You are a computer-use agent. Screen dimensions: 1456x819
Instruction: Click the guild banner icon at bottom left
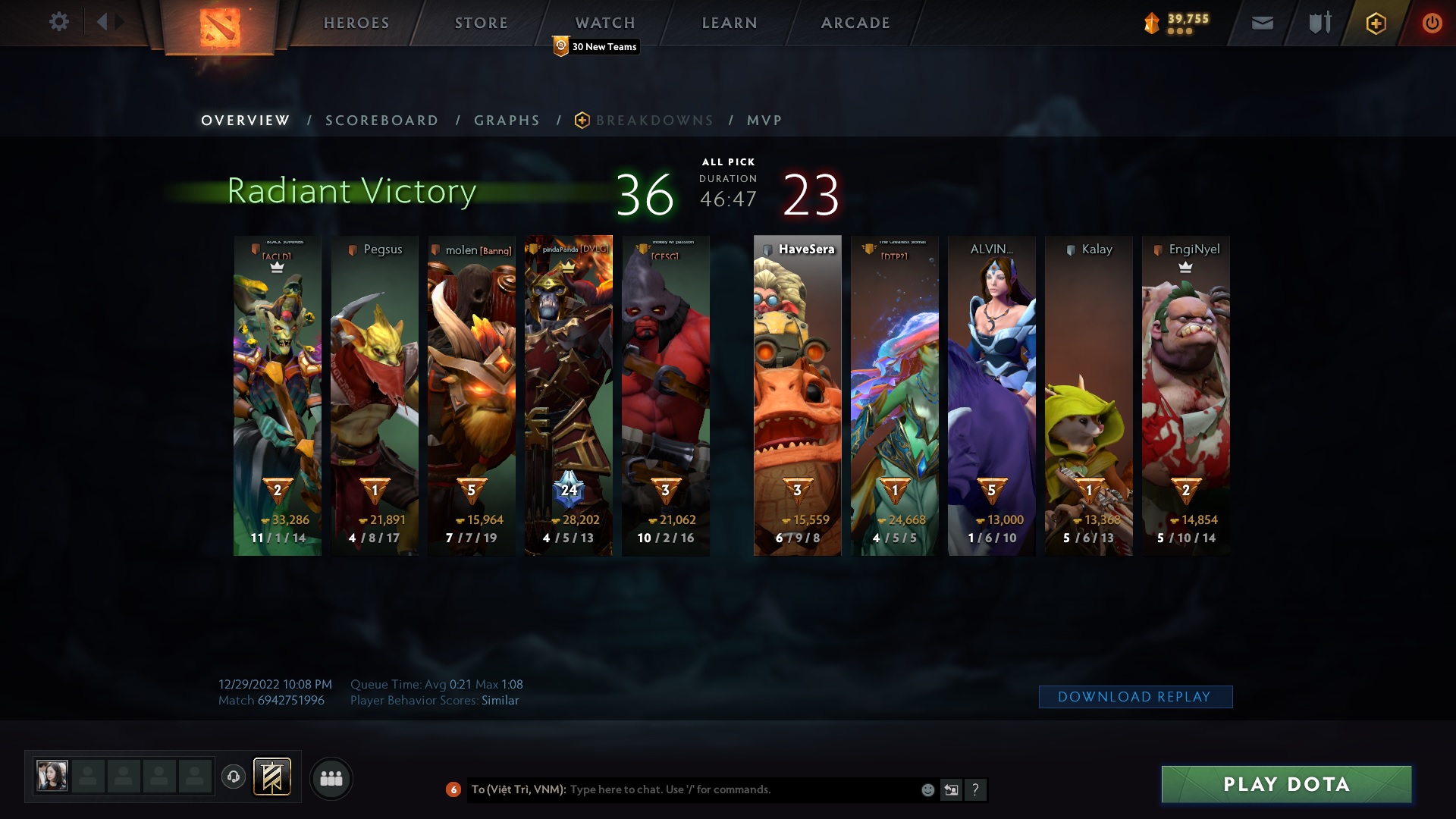tap(273, 777)
